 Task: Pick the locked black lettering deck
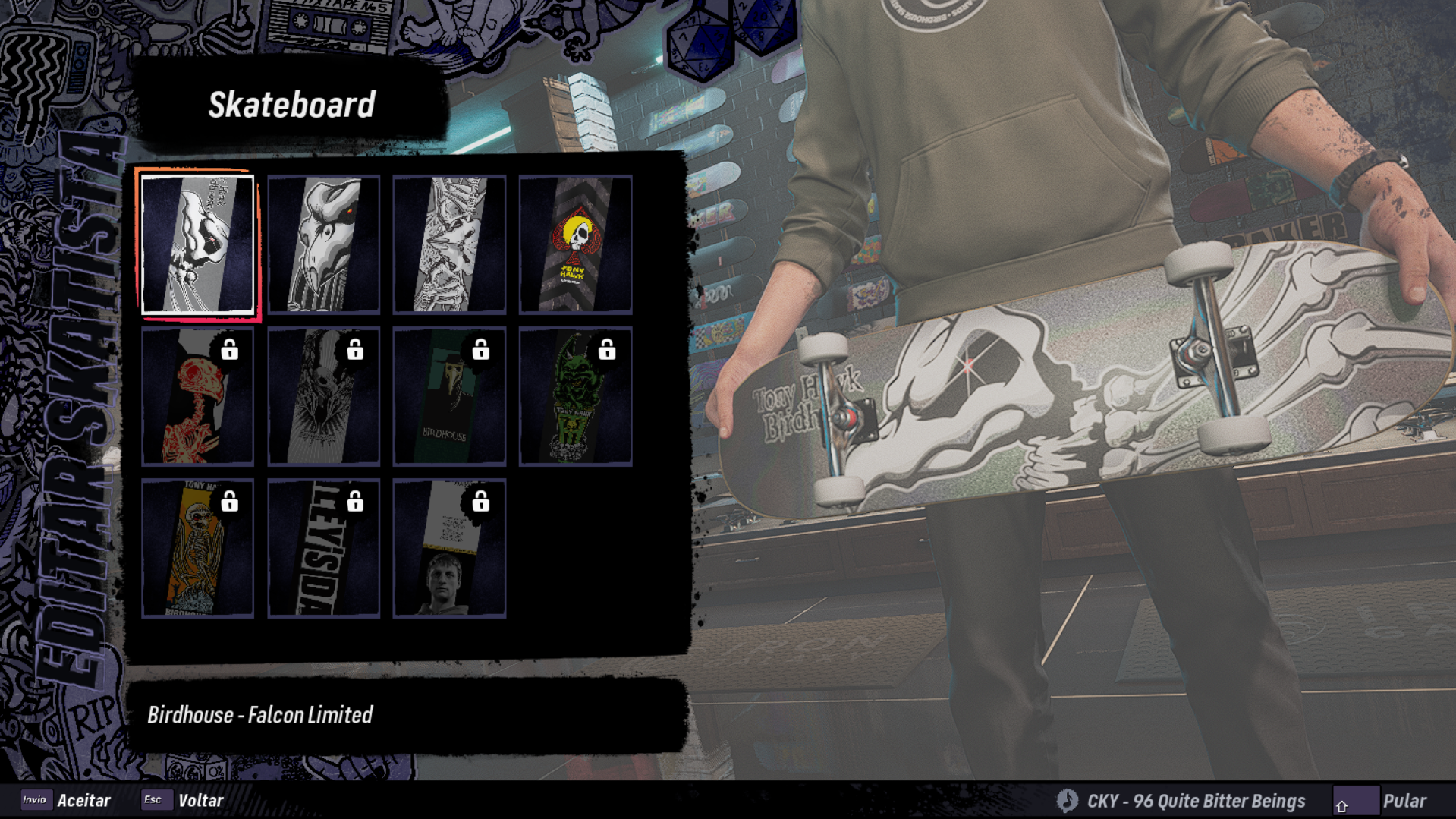coord(323,548)
